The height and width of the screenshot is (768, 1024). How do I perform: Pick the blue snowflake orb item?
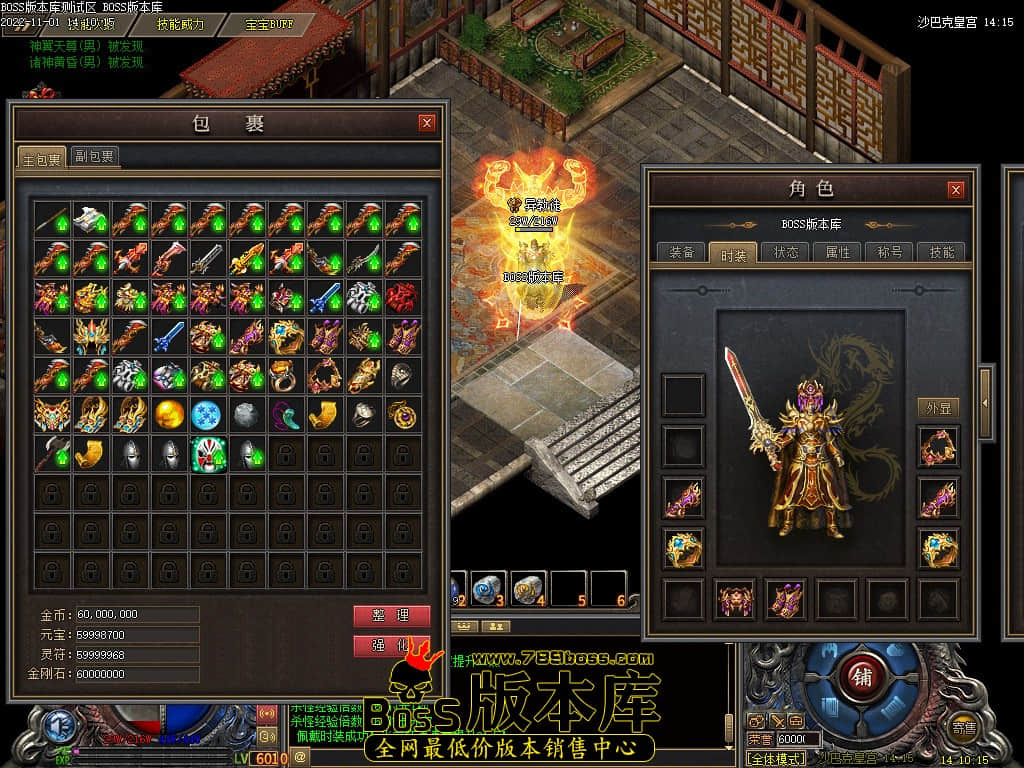pyautogui.click(x=207, y=414)
